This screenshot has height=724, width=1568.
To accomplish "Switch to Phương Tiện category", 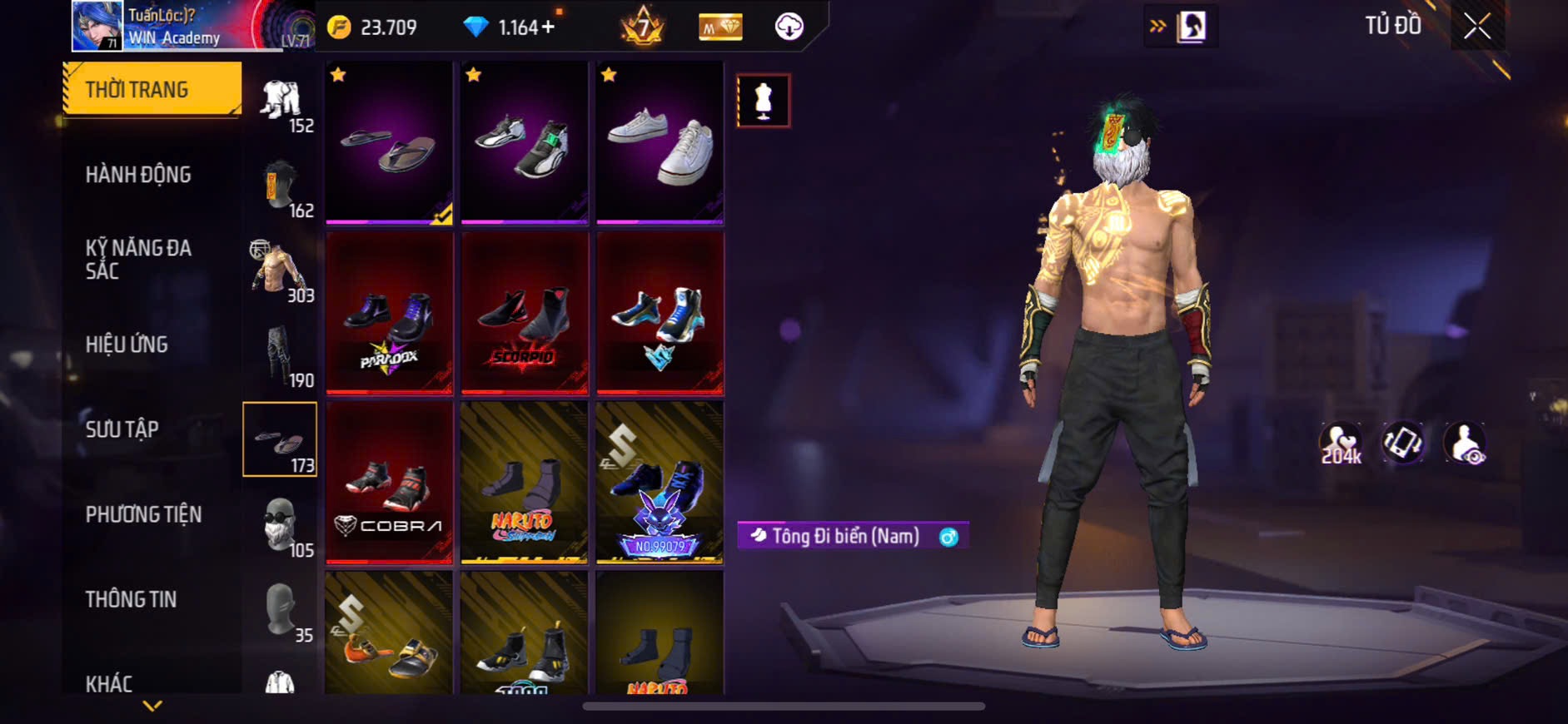I will [143, 514].
